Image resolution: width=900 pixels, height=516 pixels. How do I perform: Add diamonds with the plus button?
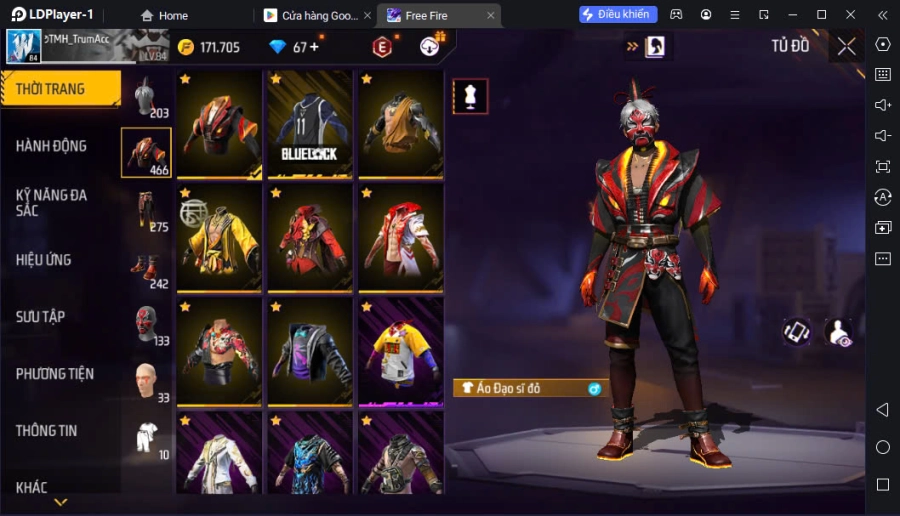314,47
